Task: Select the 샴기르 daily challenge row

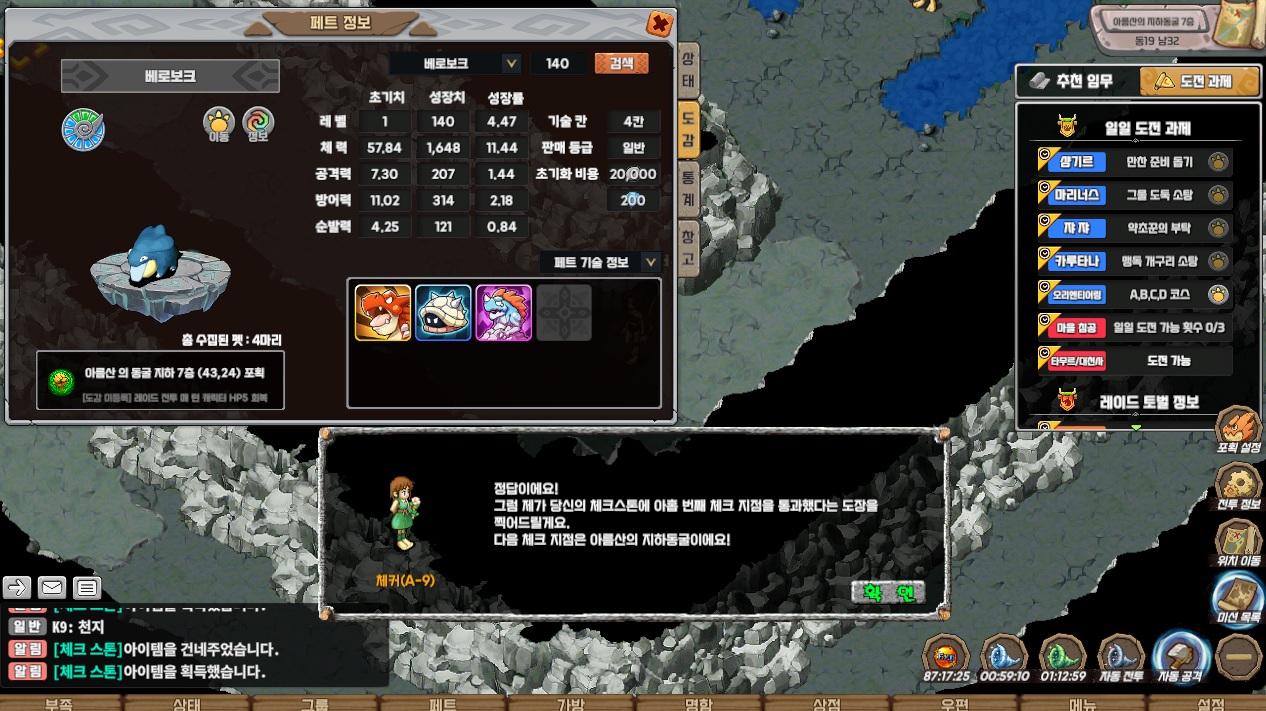Action: [x=1133, y=162]
